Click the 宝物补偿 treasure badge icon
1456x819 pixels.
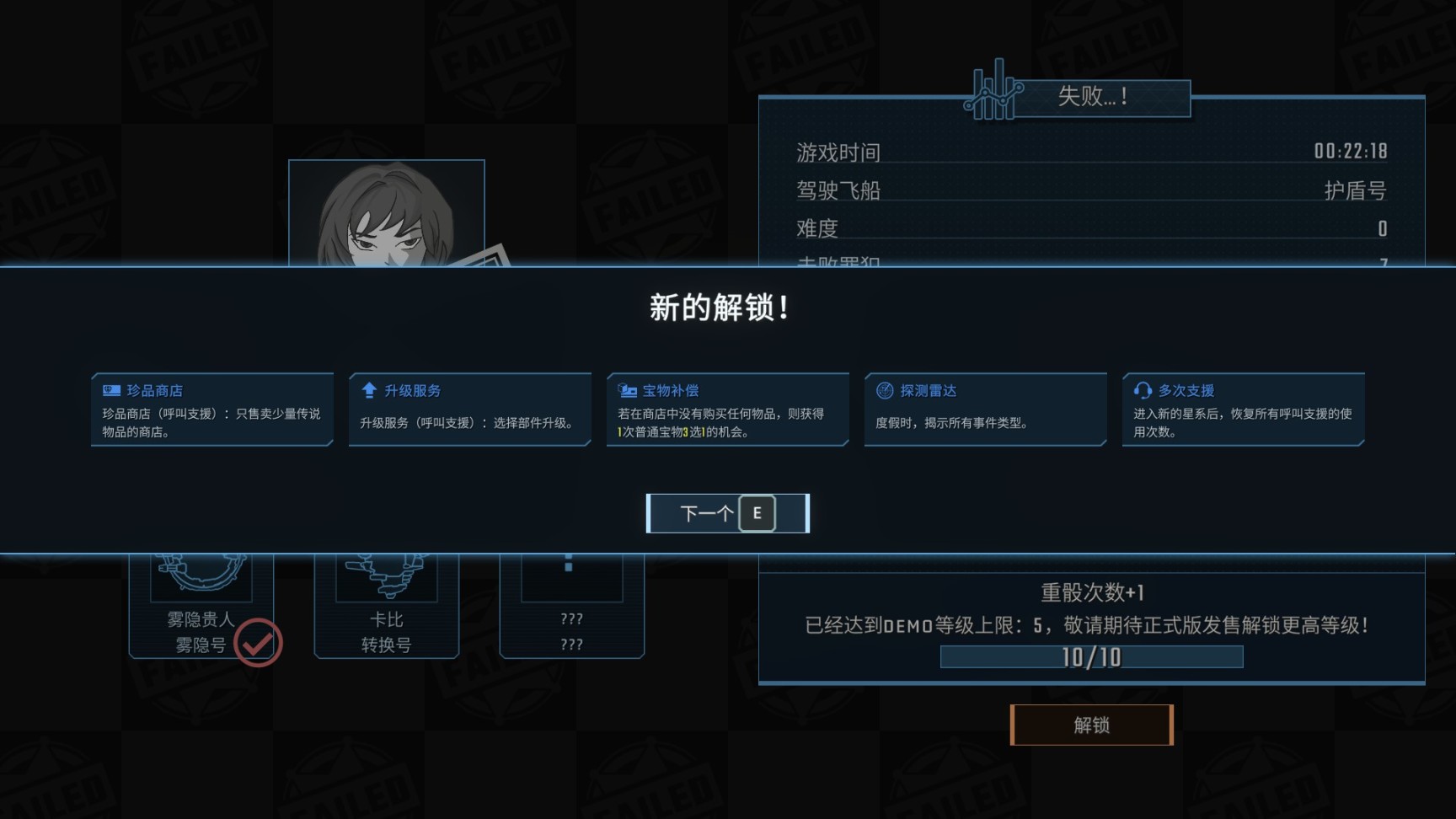[627, 389]
